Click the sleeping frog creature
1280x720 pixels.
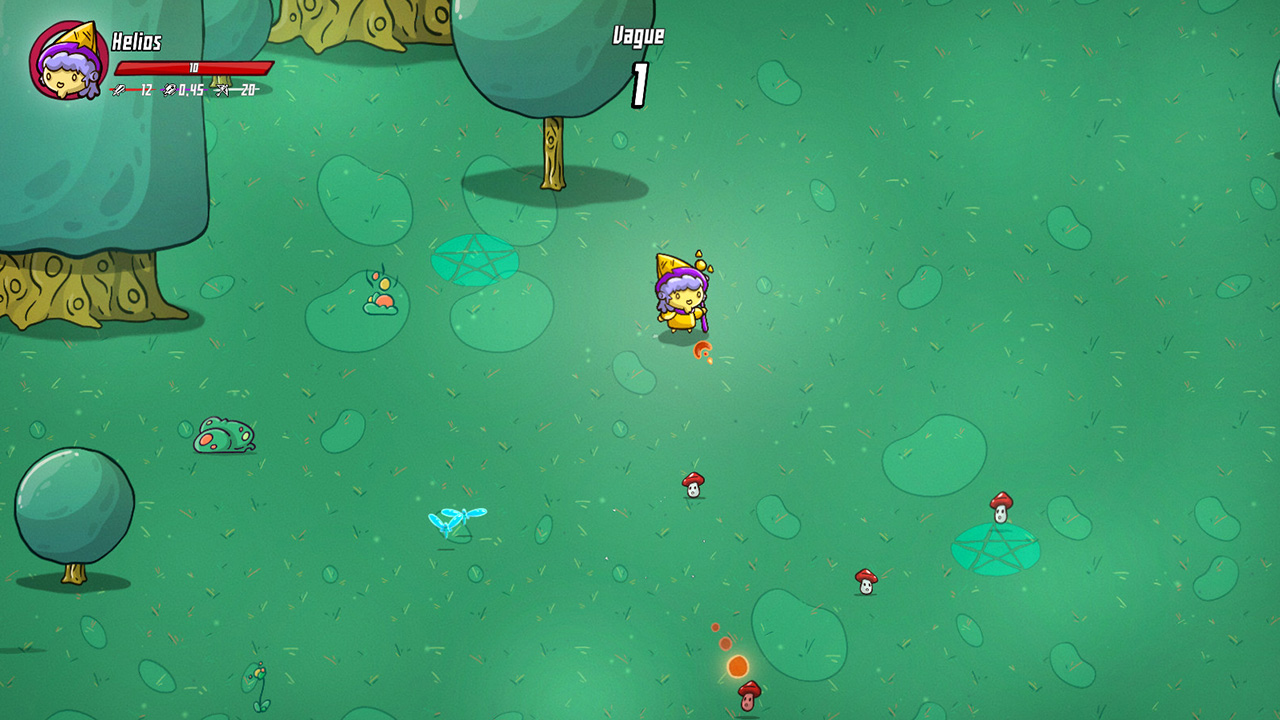point(222,436)
